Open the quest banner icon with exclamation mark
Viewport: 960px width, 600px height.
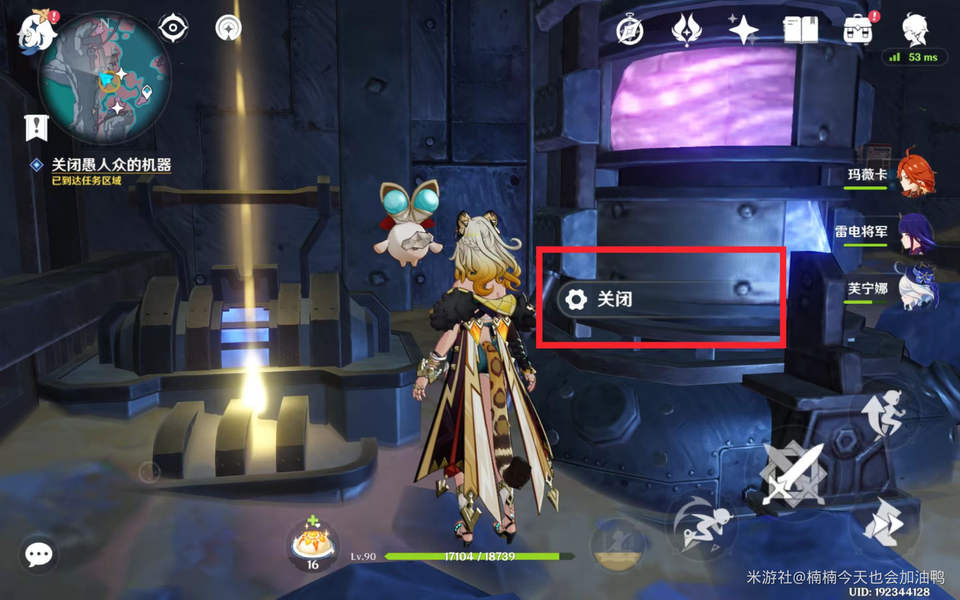coord(37,127)
